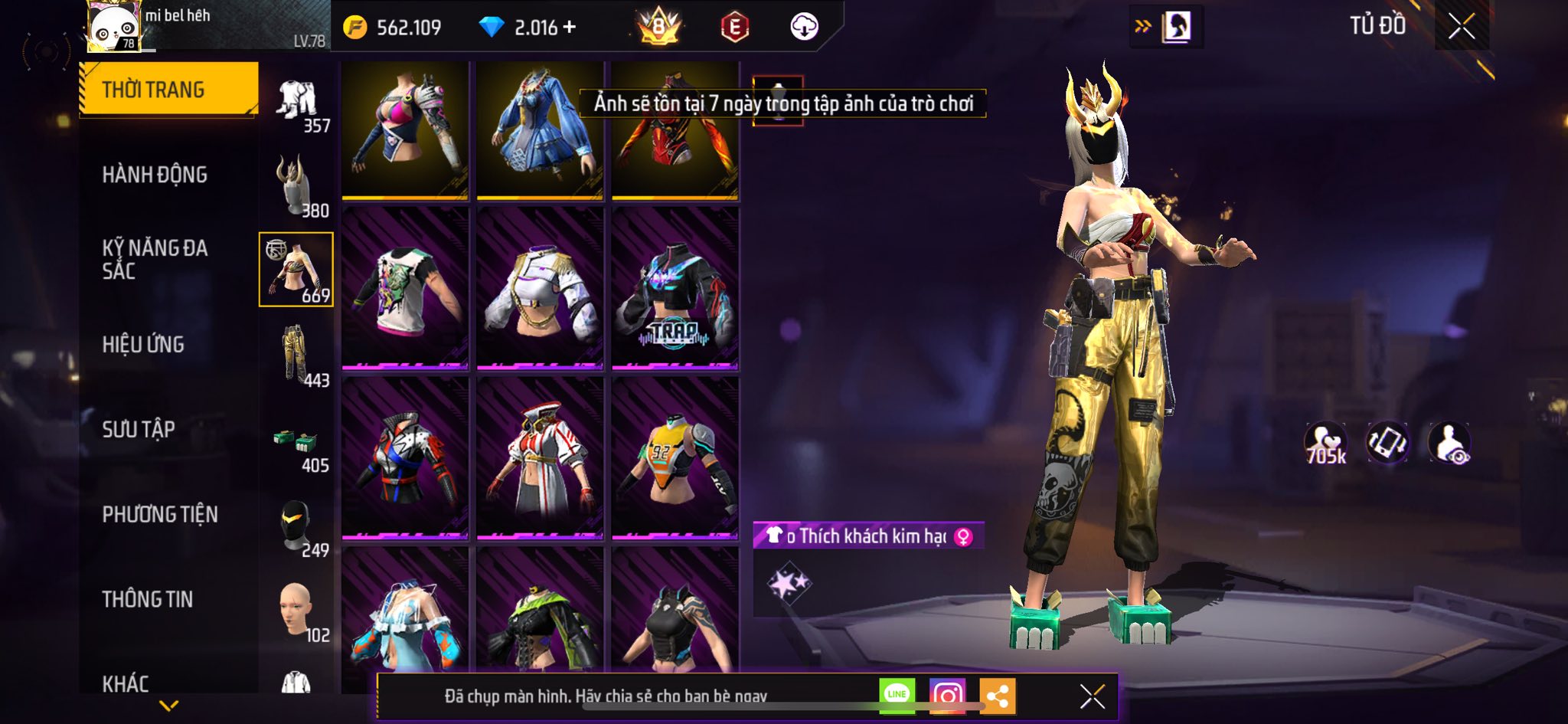Add diamonds with the plus button

569,28
